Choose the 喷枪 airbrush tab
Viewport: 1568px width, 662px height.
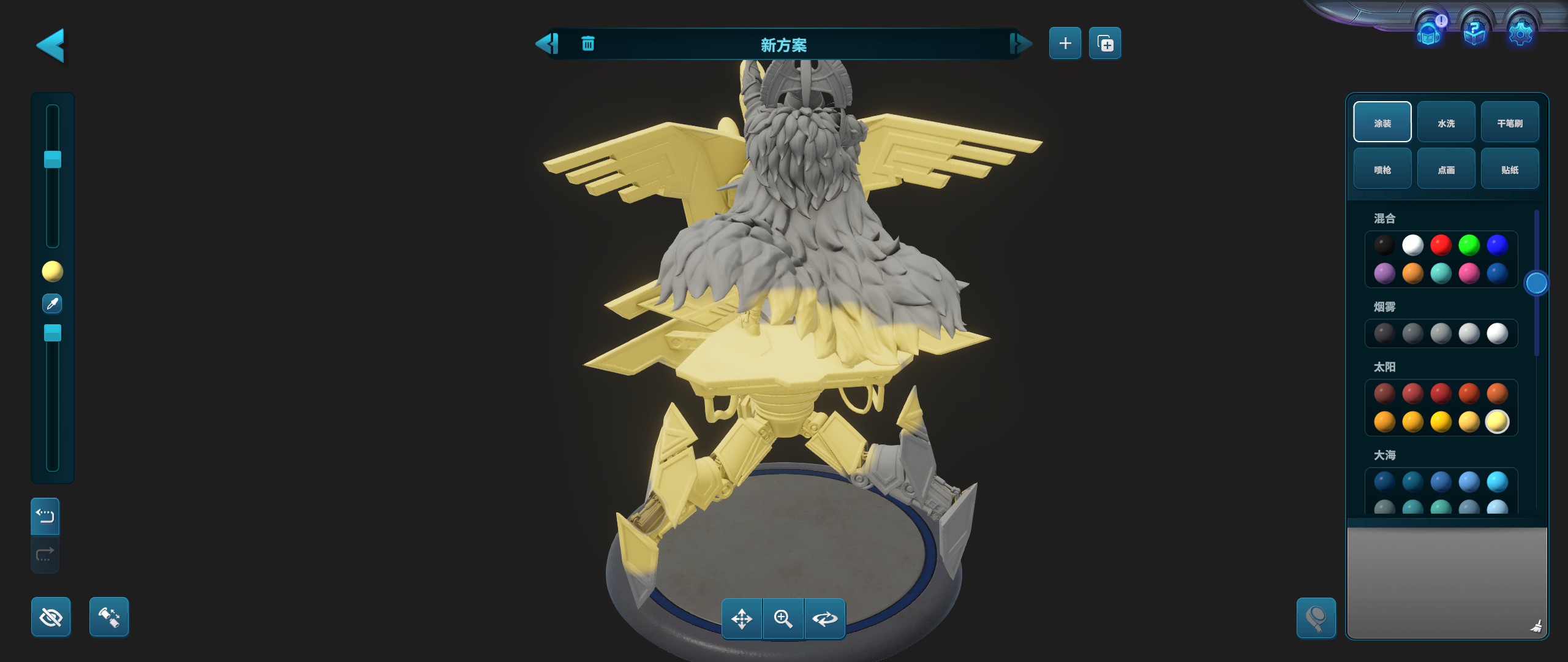[1382, 169]
